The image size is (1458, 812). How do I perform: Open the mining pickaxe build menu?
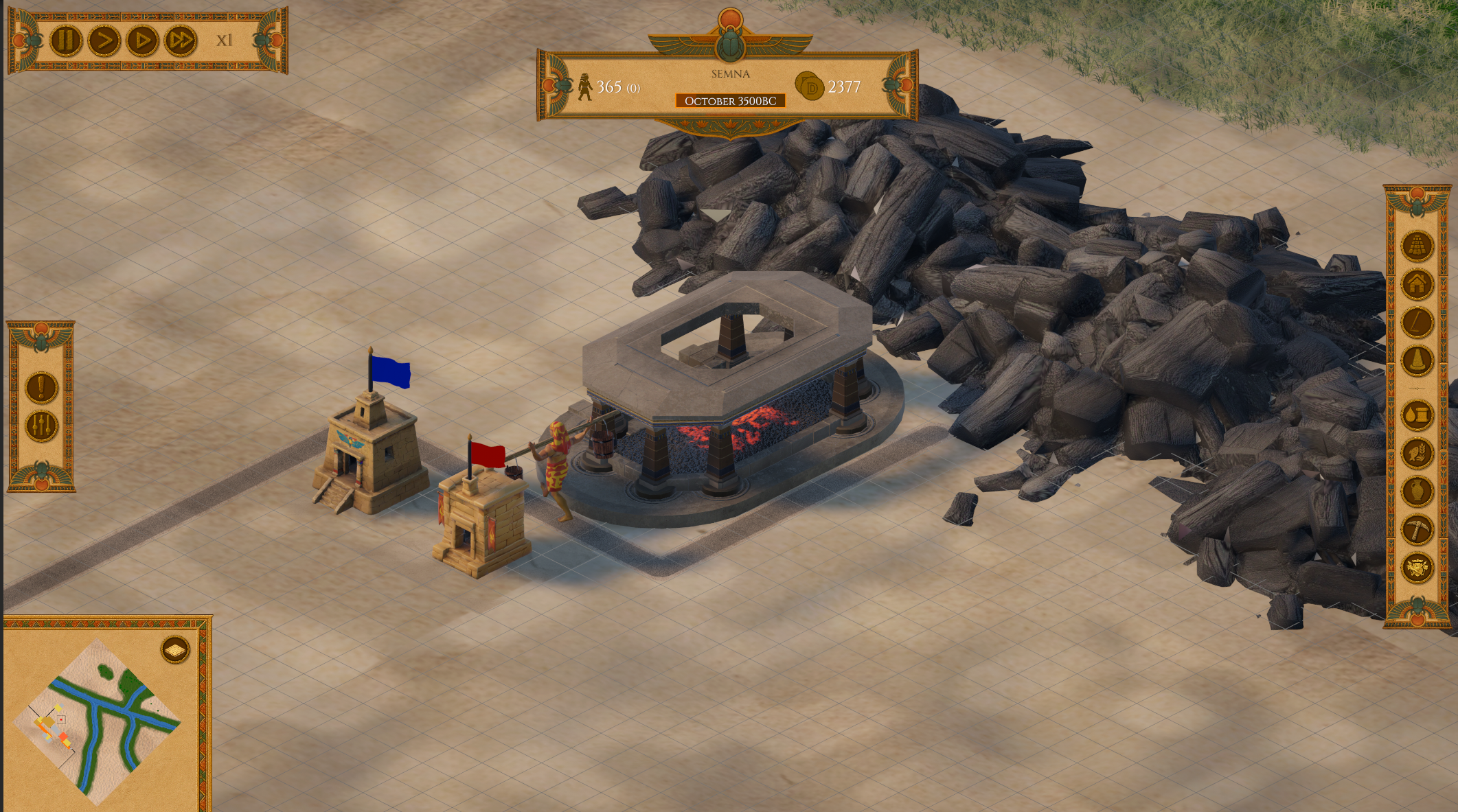1417,529
